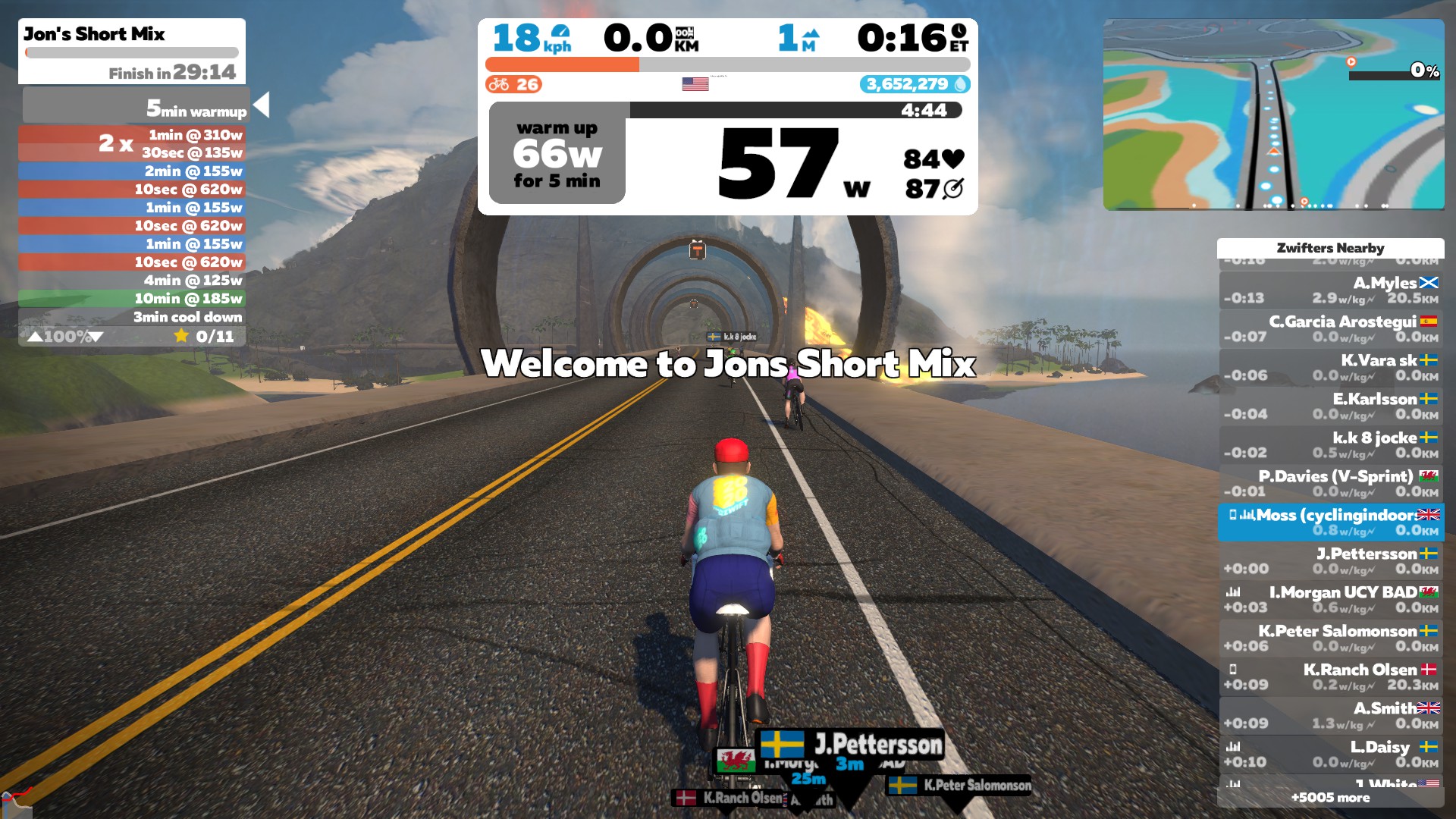Select P.Davies (V-Sprint) rider row
Screen dimensions: 1456x819
tap(1331, 484)
